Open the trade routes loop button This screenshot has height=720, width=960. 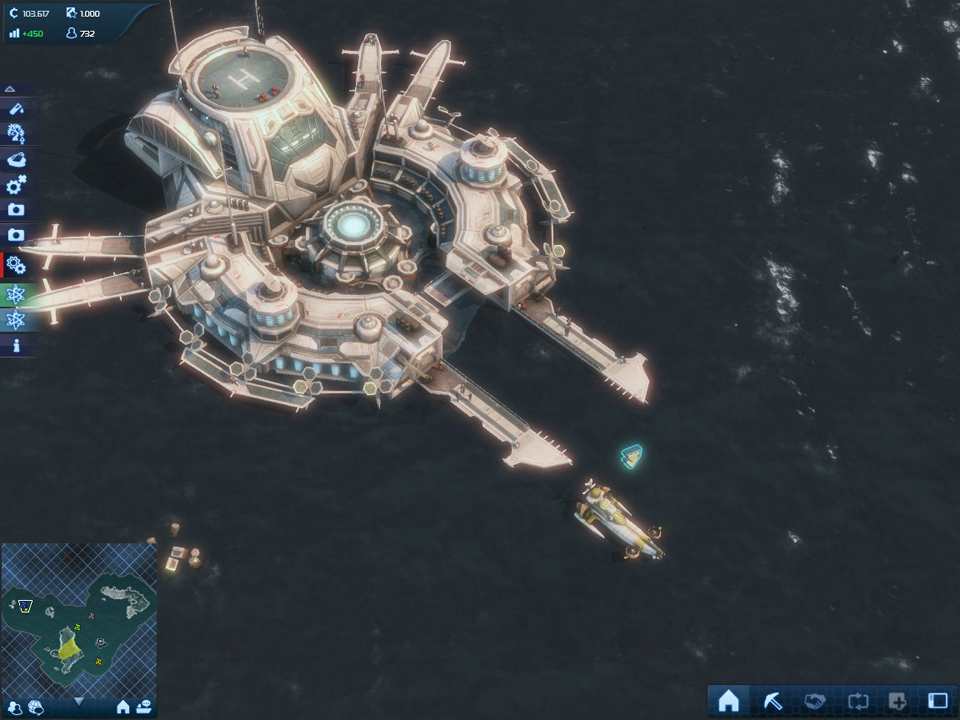coord(855,701)
